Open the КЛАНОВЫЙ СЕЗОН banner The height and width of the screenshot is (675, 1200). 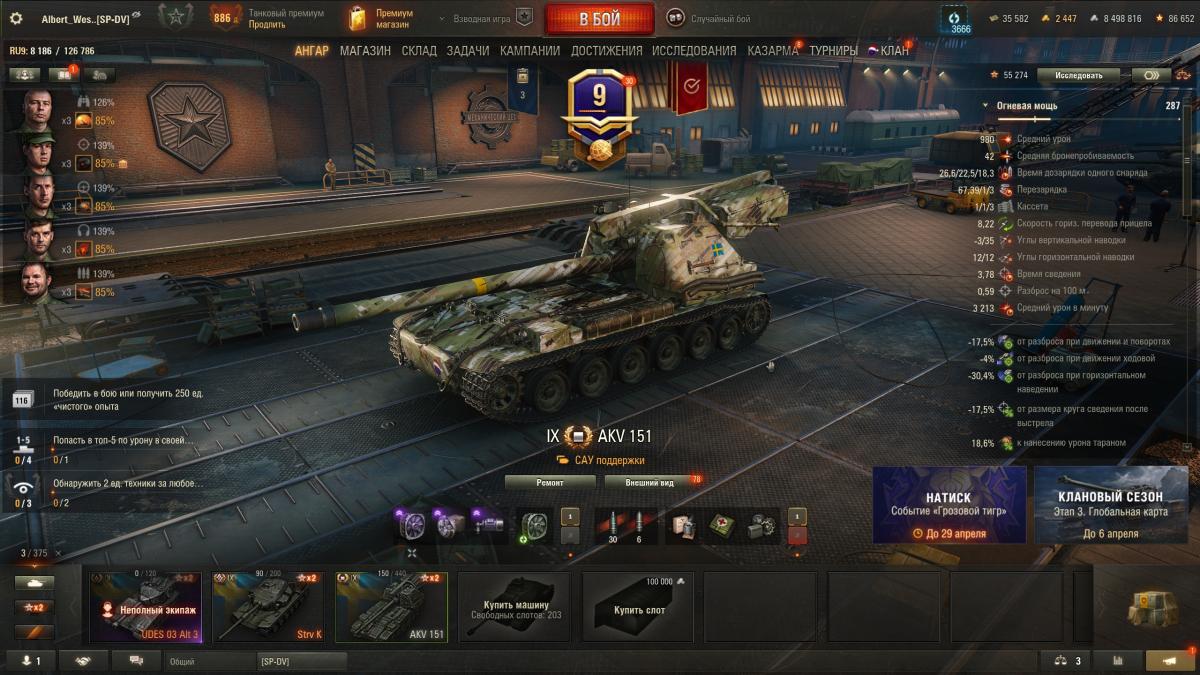pyautogui.click(x=1110, y=505)
